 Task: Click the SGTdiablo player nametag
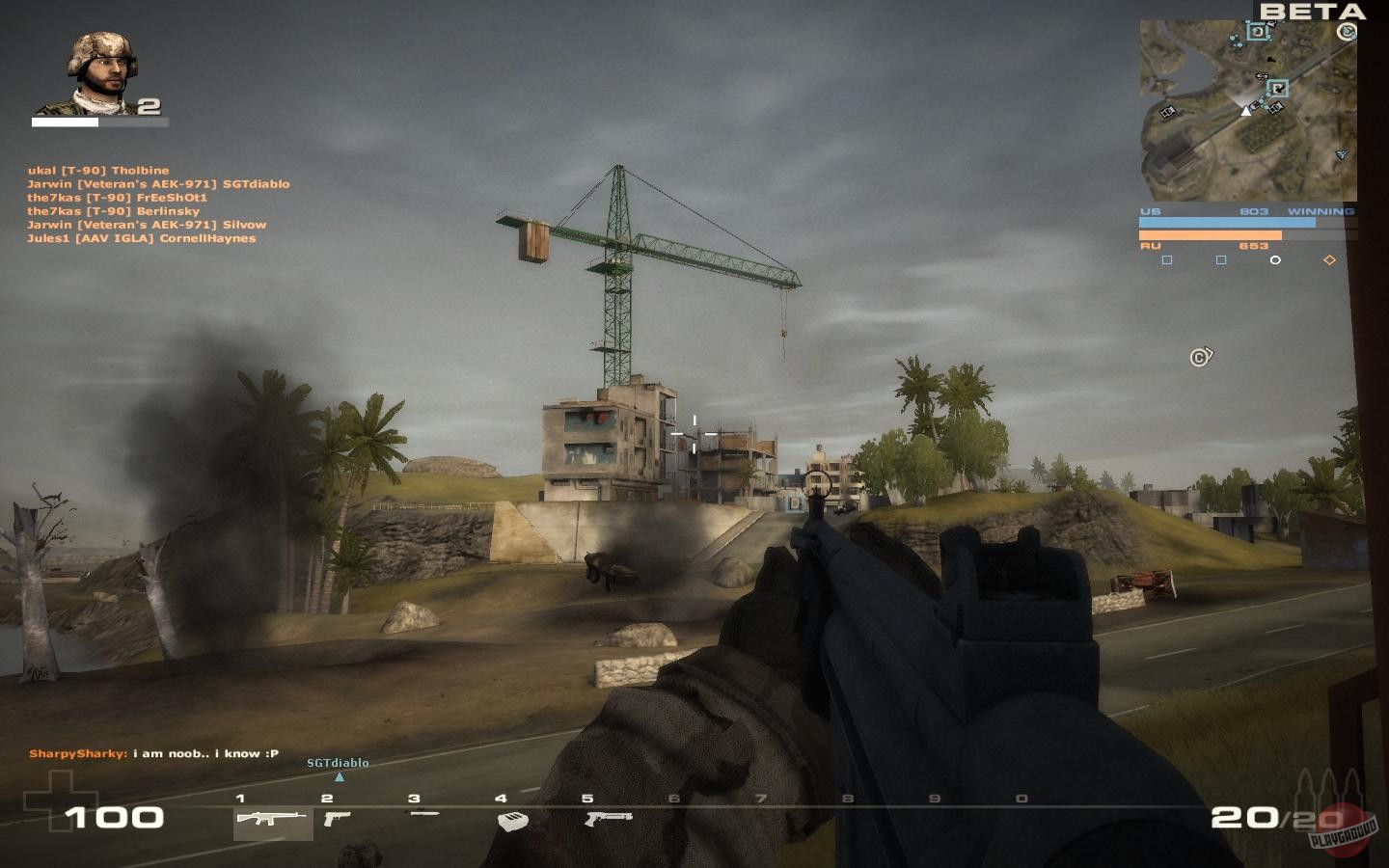(336, 762)
